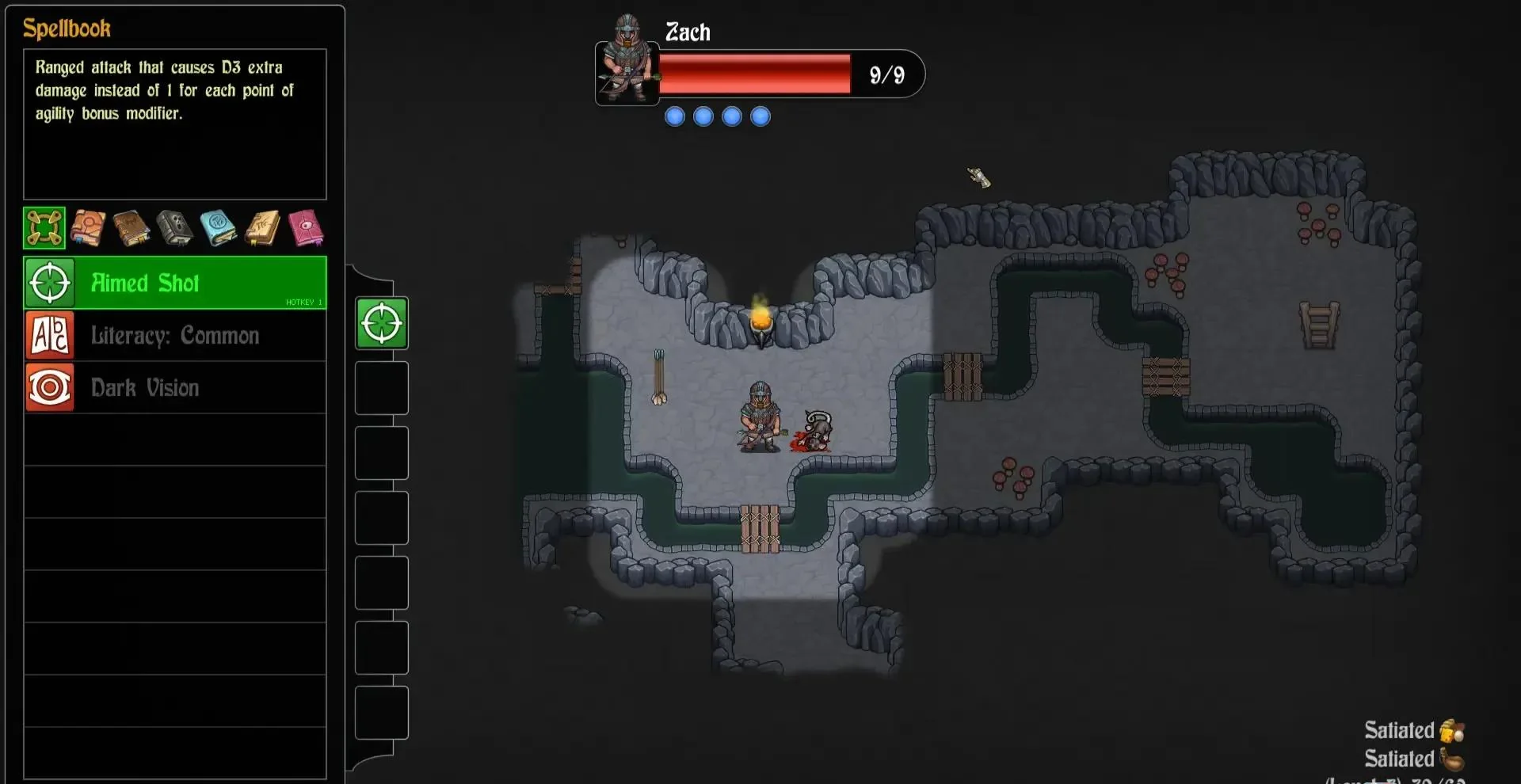This screenshot has height=784, width=1521.
Task: Click an empty hotbar slot below Aimed Shot
Action: [381, 388]
